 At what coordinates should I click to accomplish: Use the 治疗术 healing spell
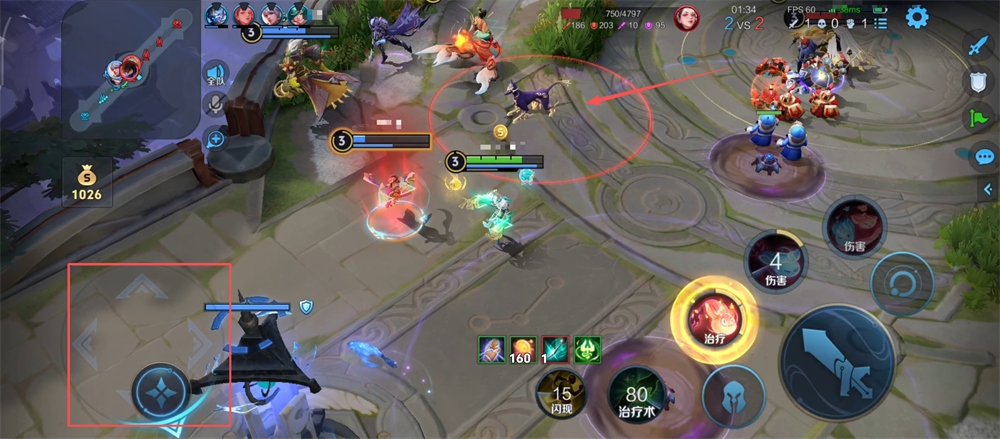coord(634,393)
